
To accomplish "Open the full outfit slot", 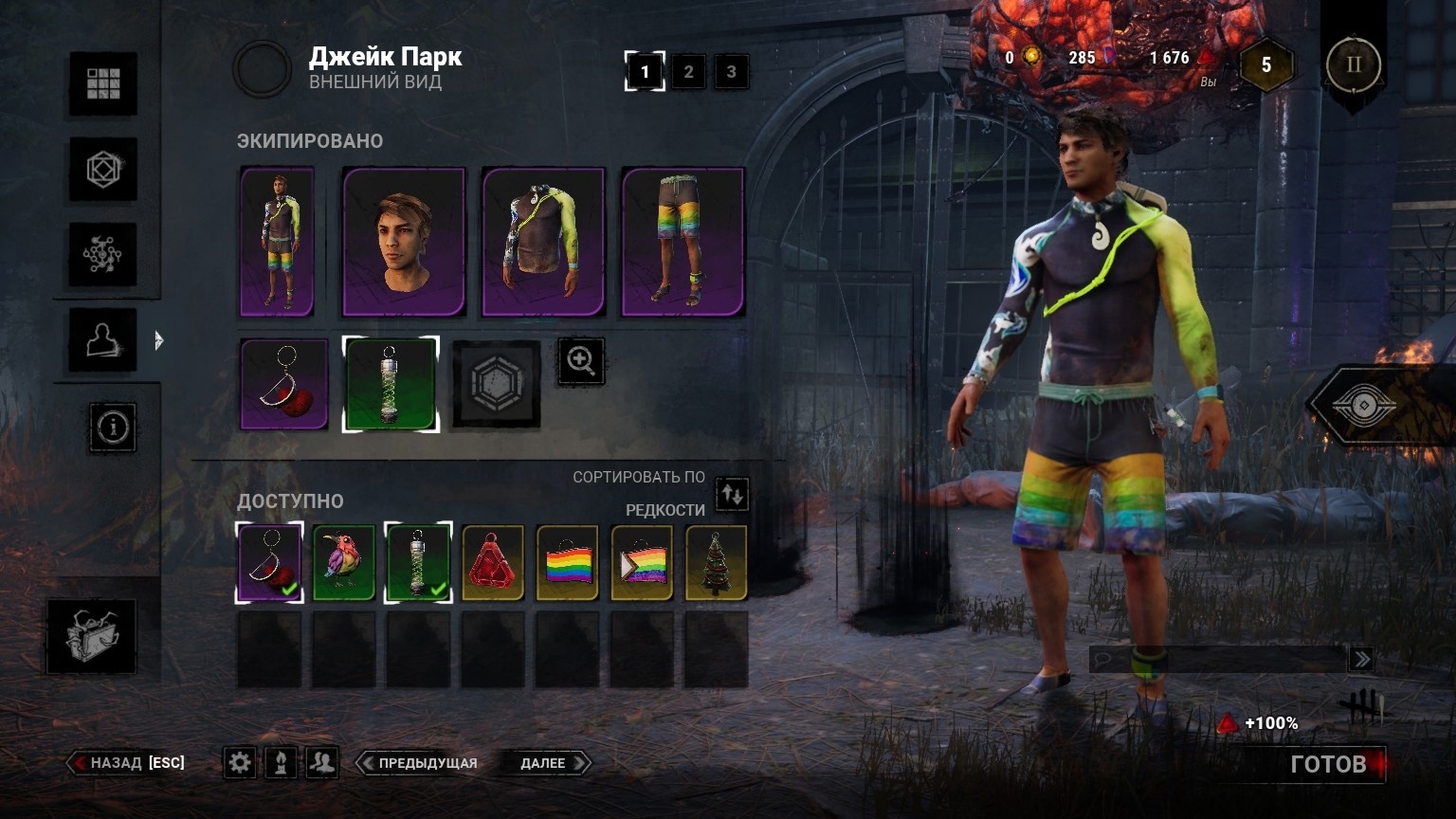I will point(277,242).
